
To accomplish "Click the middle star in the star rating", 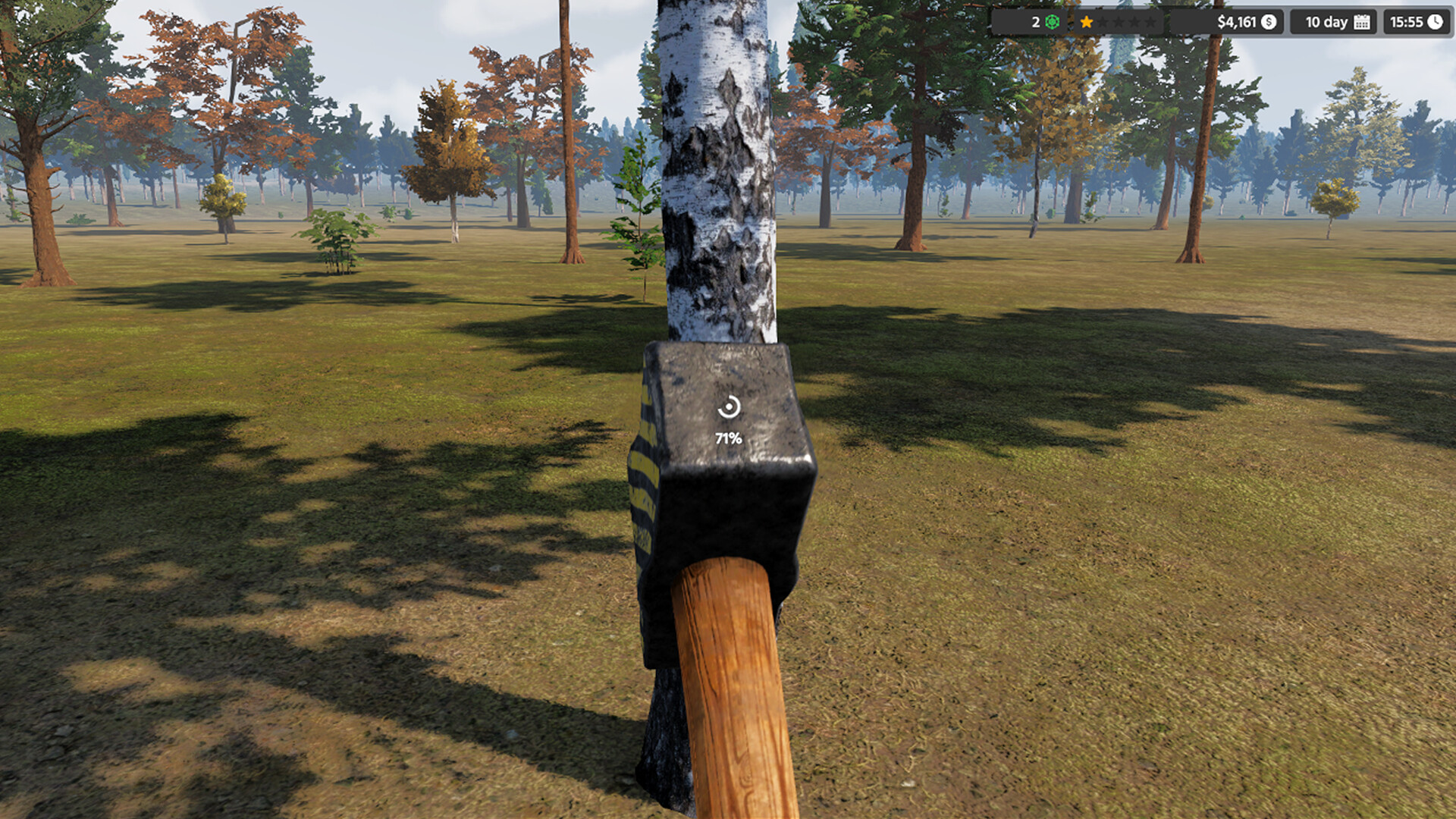I will (x=1120, y=23).
